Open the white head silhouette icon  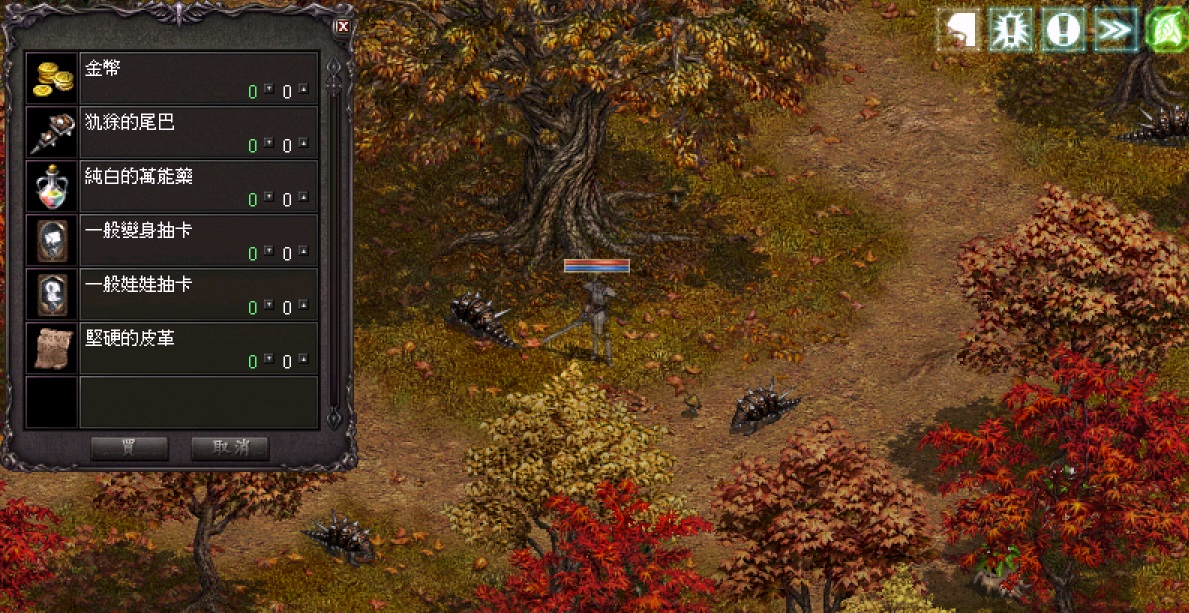click(959, 30)
